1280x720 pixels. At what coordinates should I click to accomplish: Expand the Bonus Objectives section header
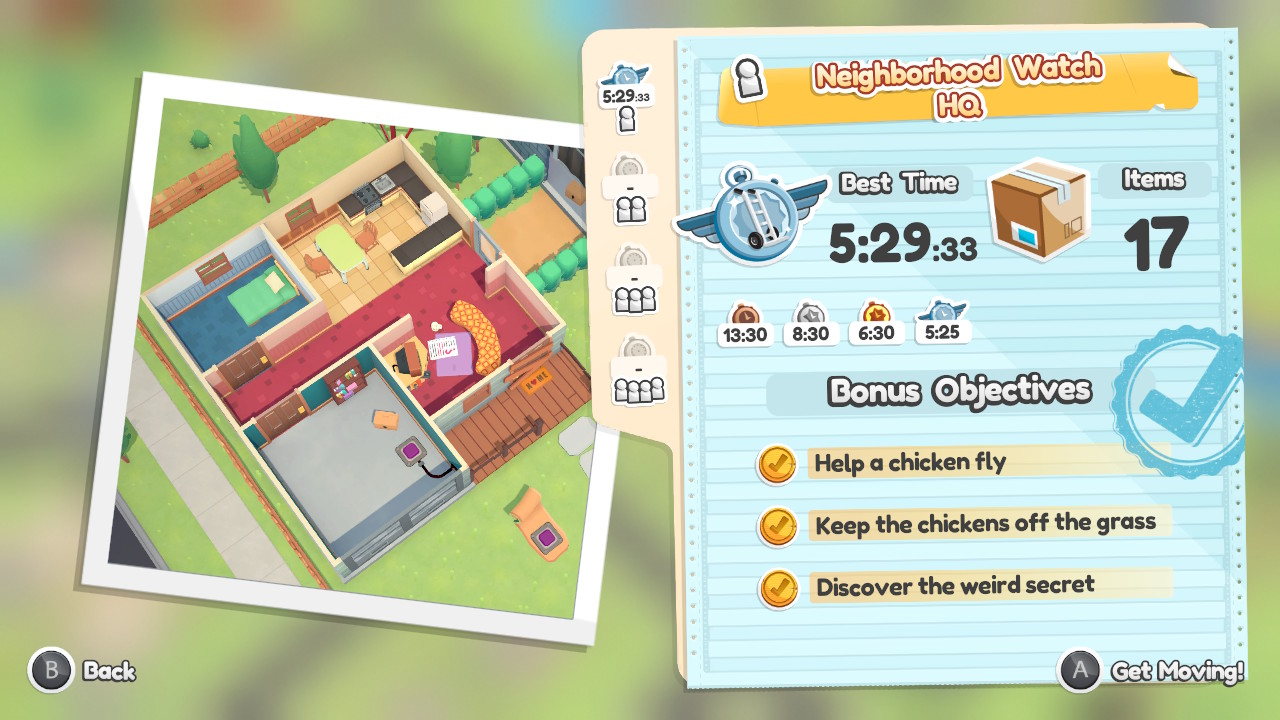pos(959,391)
